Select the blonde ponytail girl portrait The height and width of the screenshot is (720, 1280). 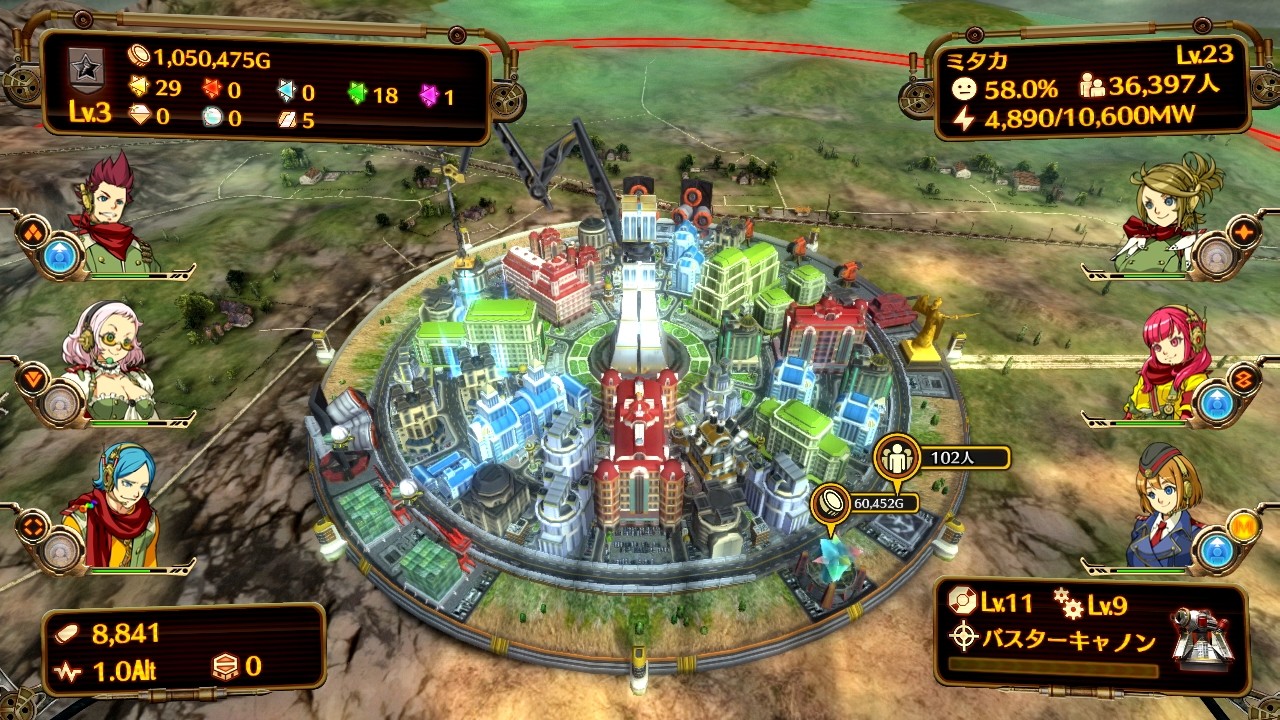pyautogui.click(x=1170, y=215)
